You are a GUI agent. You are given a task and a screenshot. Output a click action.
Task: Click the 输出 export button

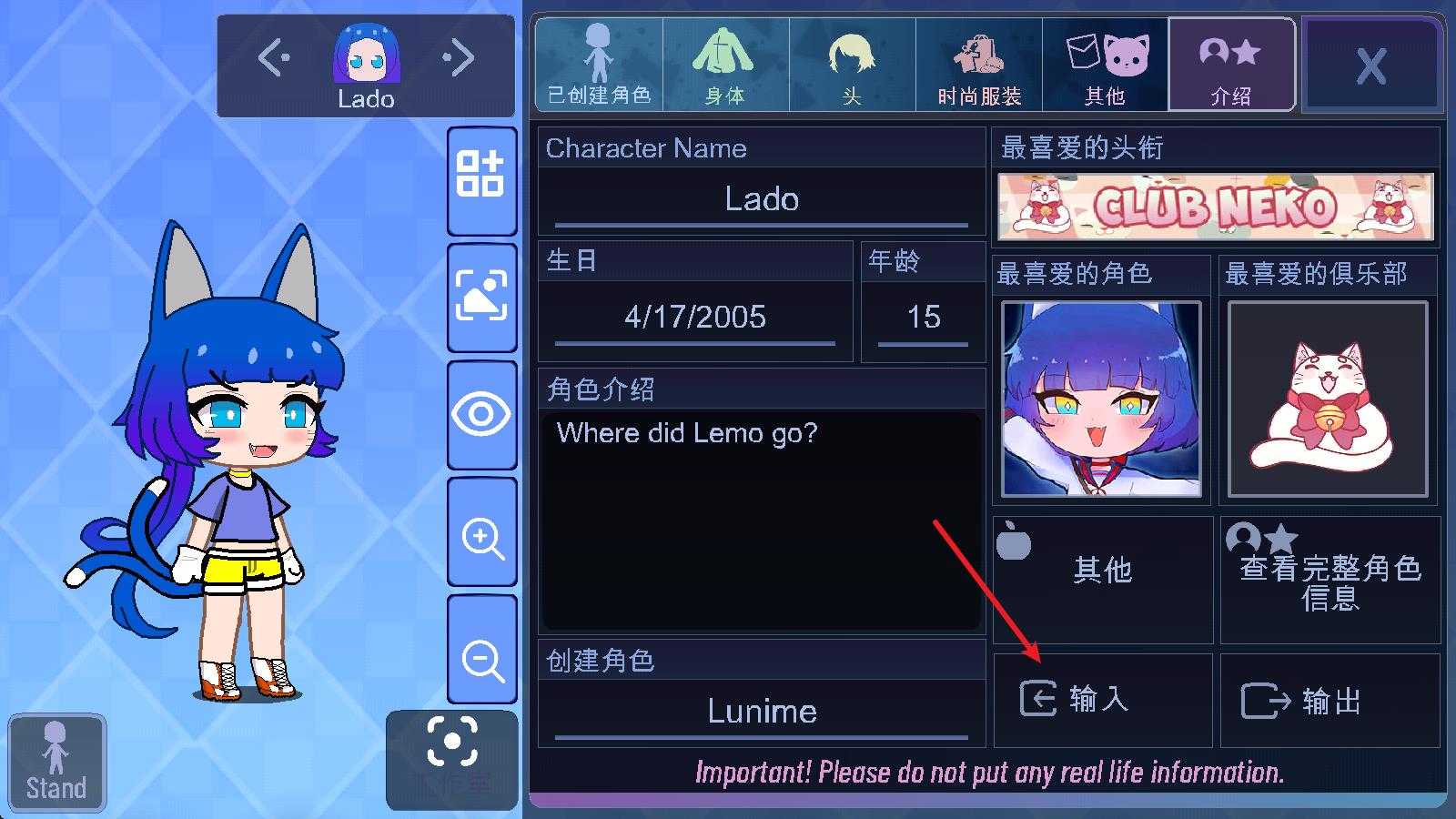(x=1330, y=701)
